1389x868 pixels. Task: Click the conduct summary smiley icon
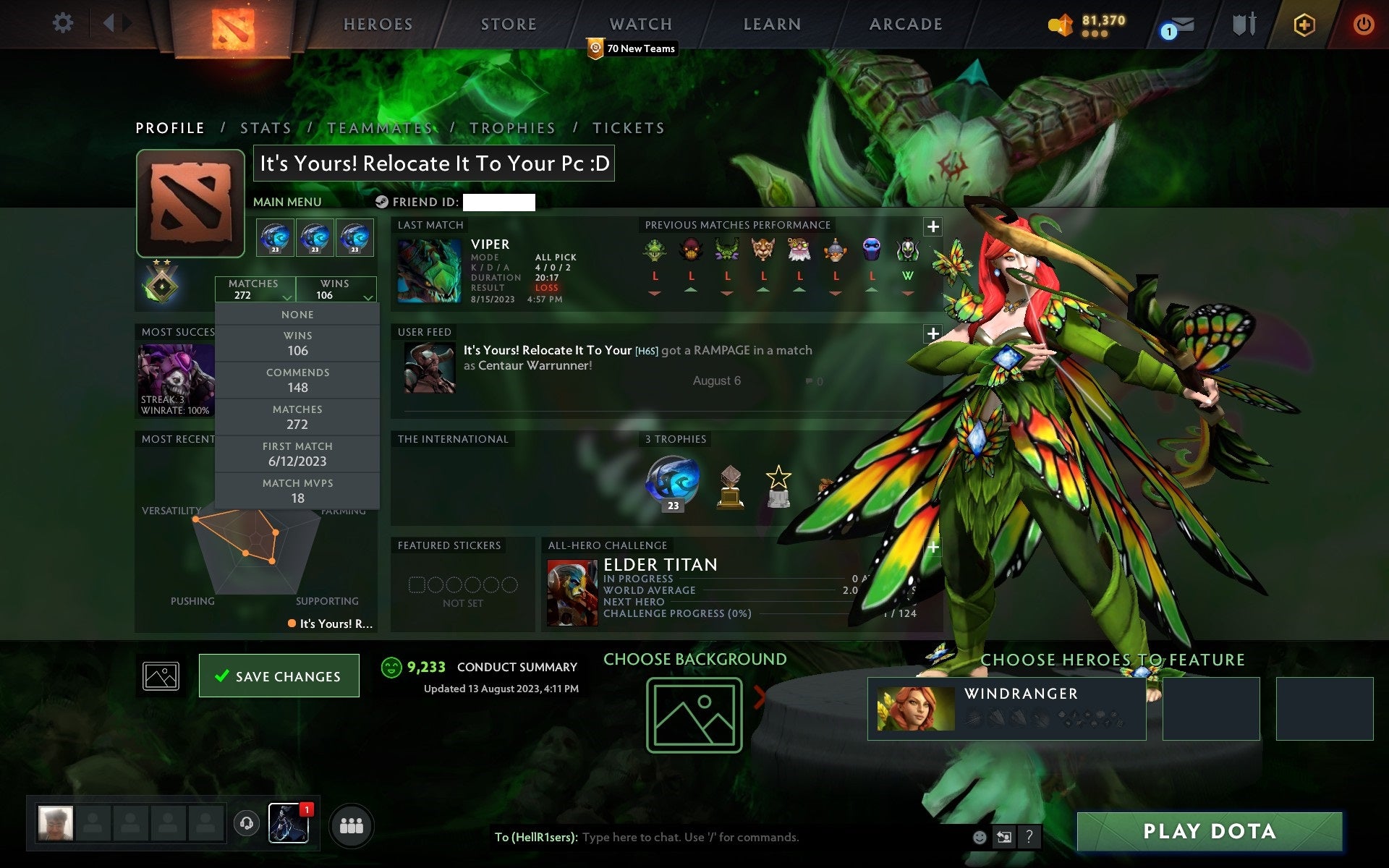[x=391, y=669]
